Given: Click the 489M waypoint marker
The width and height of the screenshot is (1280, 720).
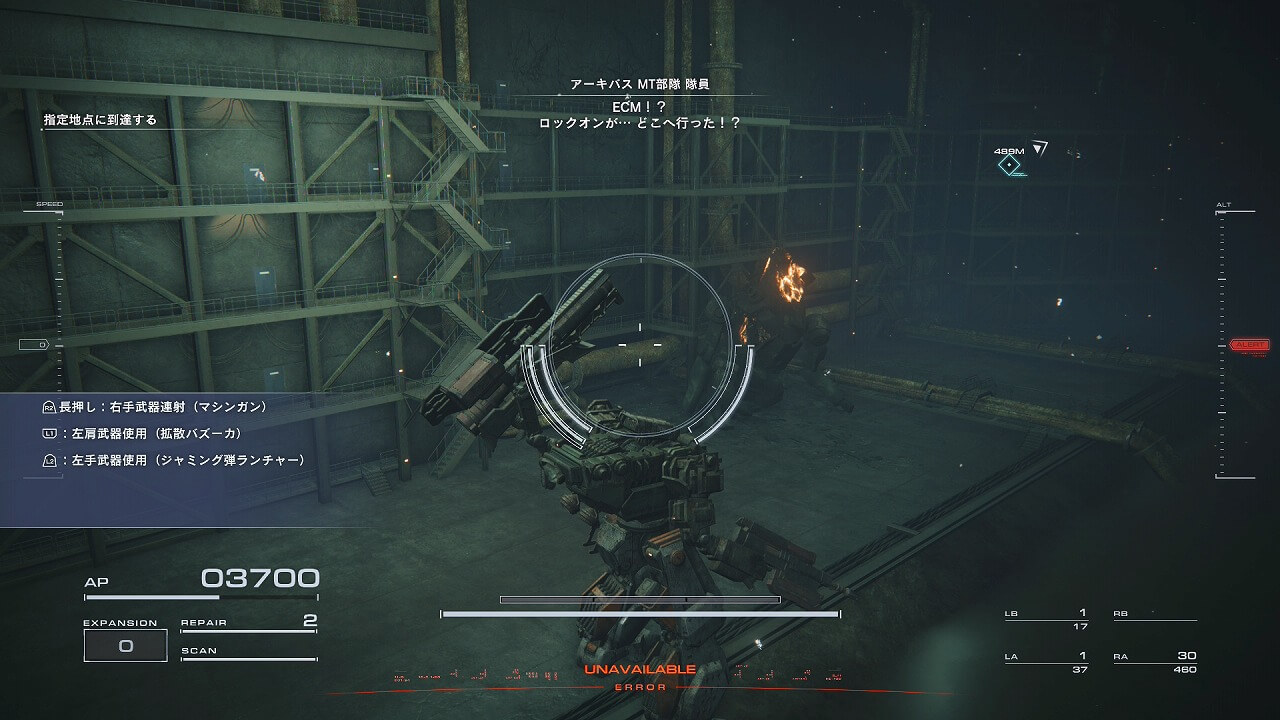Looking at the screenshot, I should point(1011,165).
